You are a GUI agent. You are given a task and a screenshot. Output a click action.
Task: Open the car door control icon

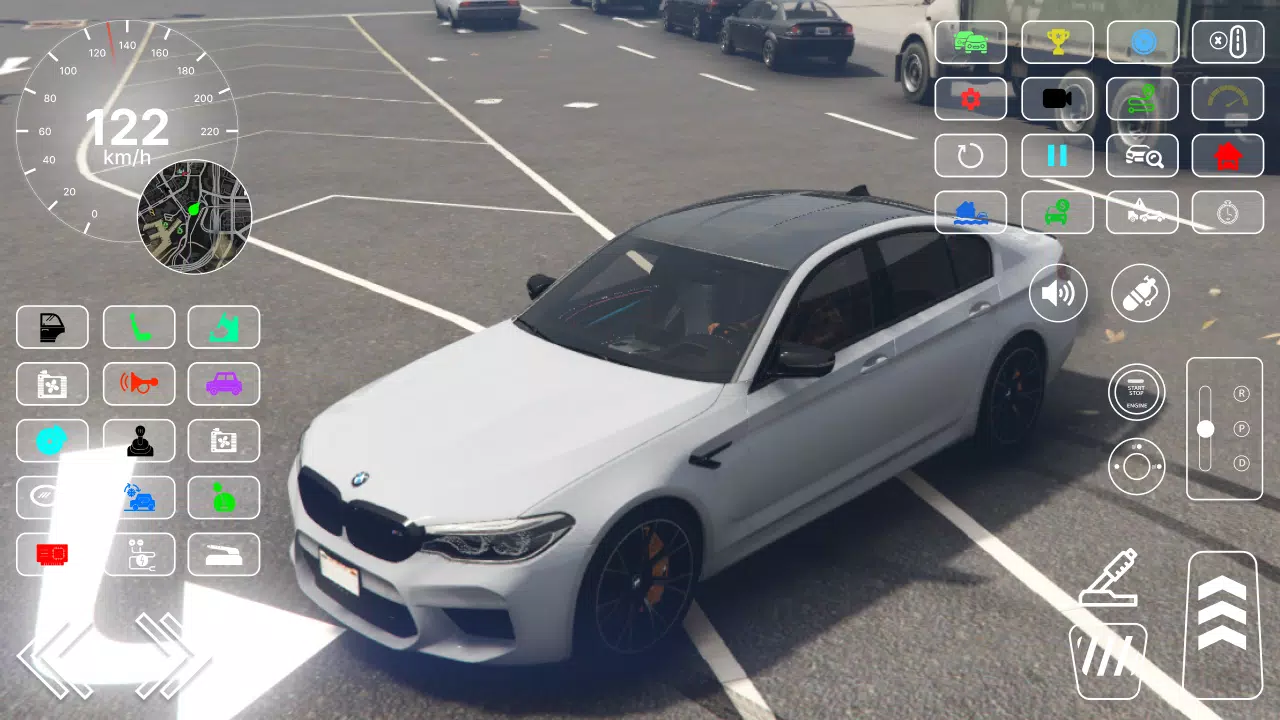[x=52, y=327]
